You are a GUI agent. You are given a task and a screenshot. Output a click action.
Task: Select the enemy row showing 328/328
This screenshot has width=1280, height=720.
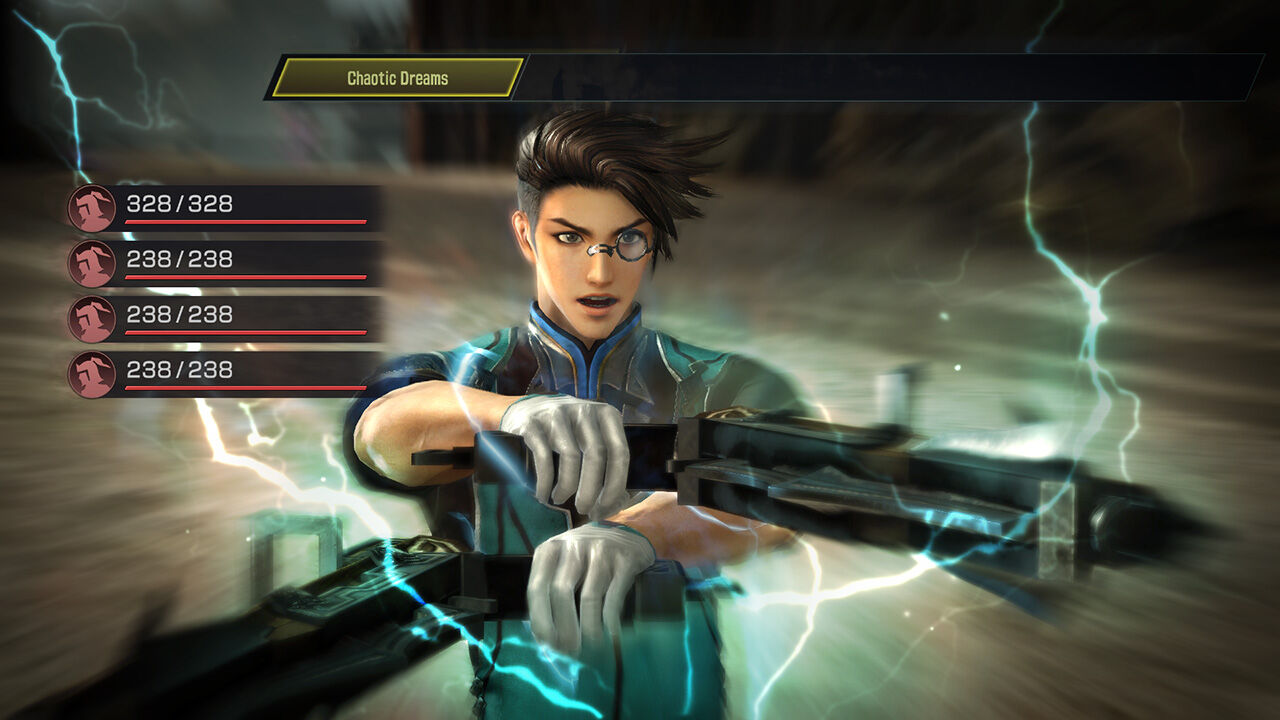tap(225, 208)
